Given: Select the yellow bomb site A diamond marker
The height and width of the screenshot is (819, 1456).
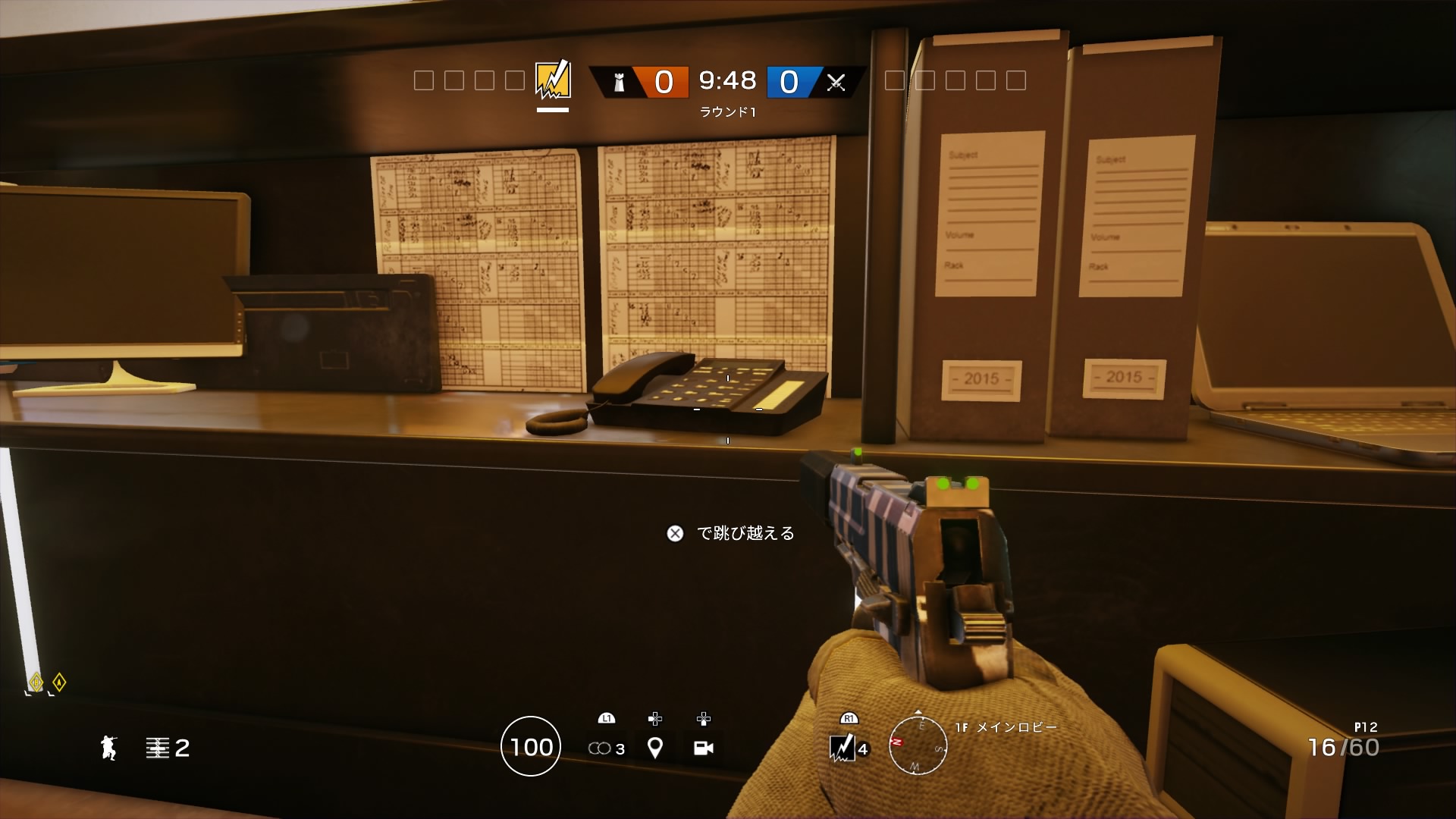Looking at the screenshot, I should [x=58, y=682].
